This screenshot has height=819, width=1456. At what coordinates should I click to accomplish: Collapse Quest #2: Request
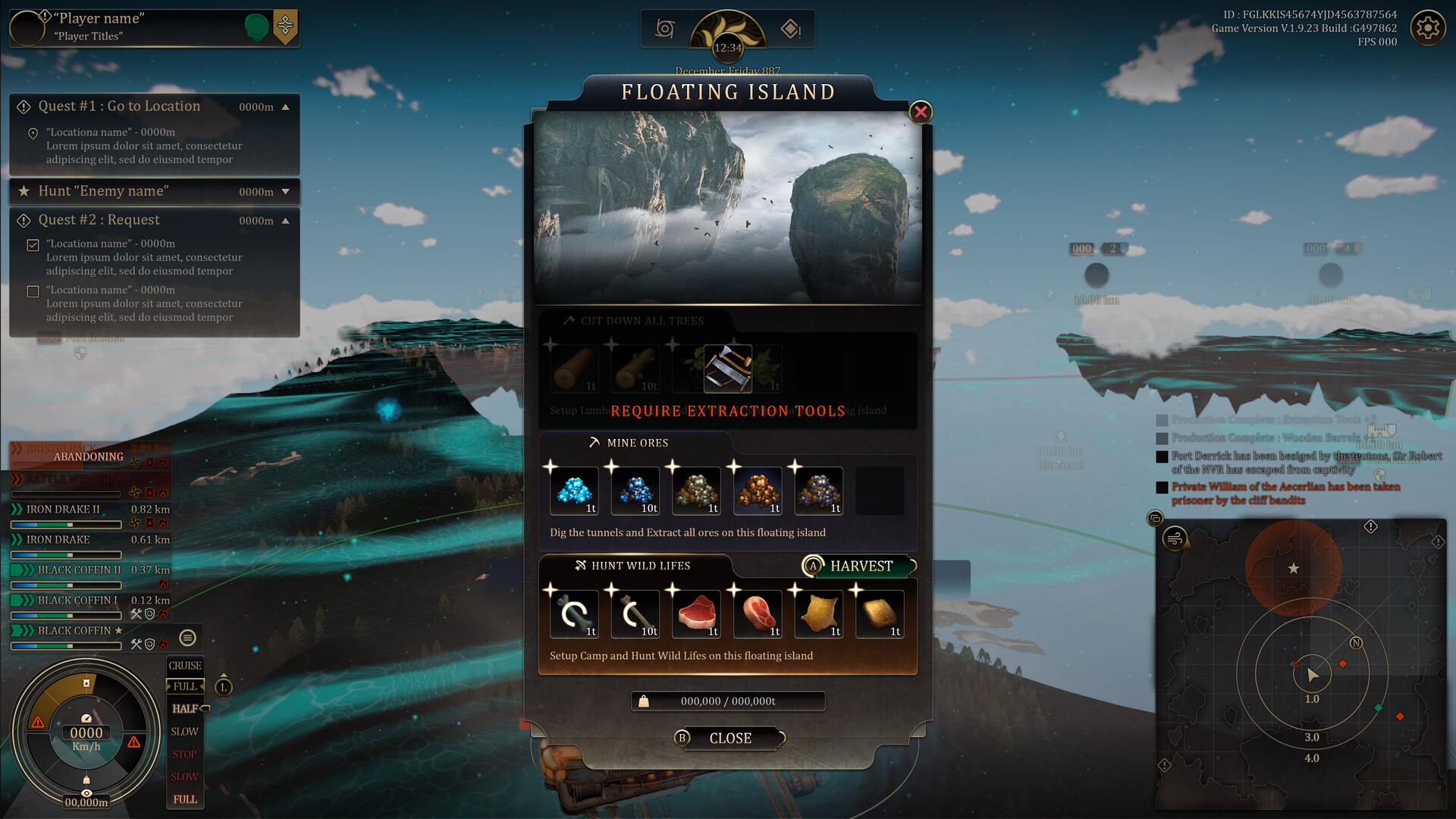[287, 220]
